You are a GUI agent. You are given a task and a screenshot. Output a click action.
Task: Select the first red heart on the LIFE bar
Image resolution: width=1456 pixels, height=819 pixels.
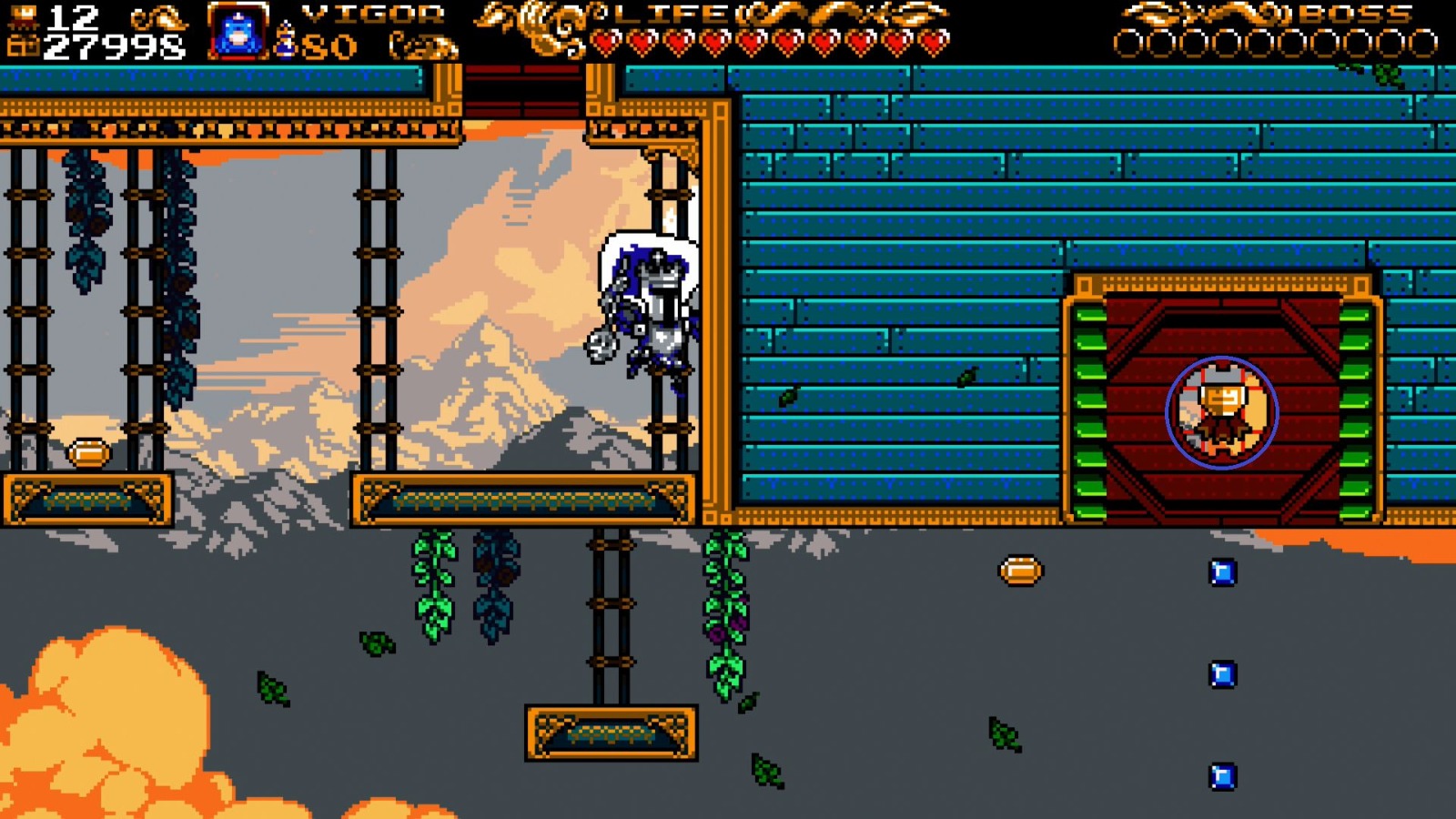coord(606,40)
